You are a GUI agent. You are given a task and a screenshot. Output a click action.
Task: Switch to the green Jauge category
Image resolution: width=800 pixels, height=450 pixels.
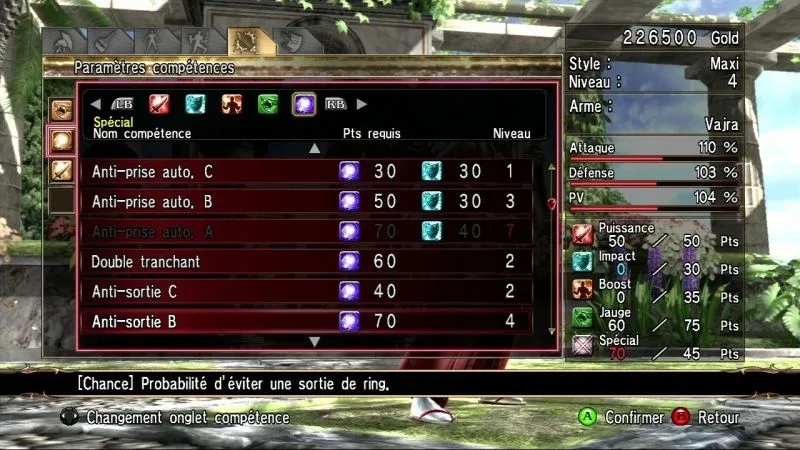tap(268, 103)
